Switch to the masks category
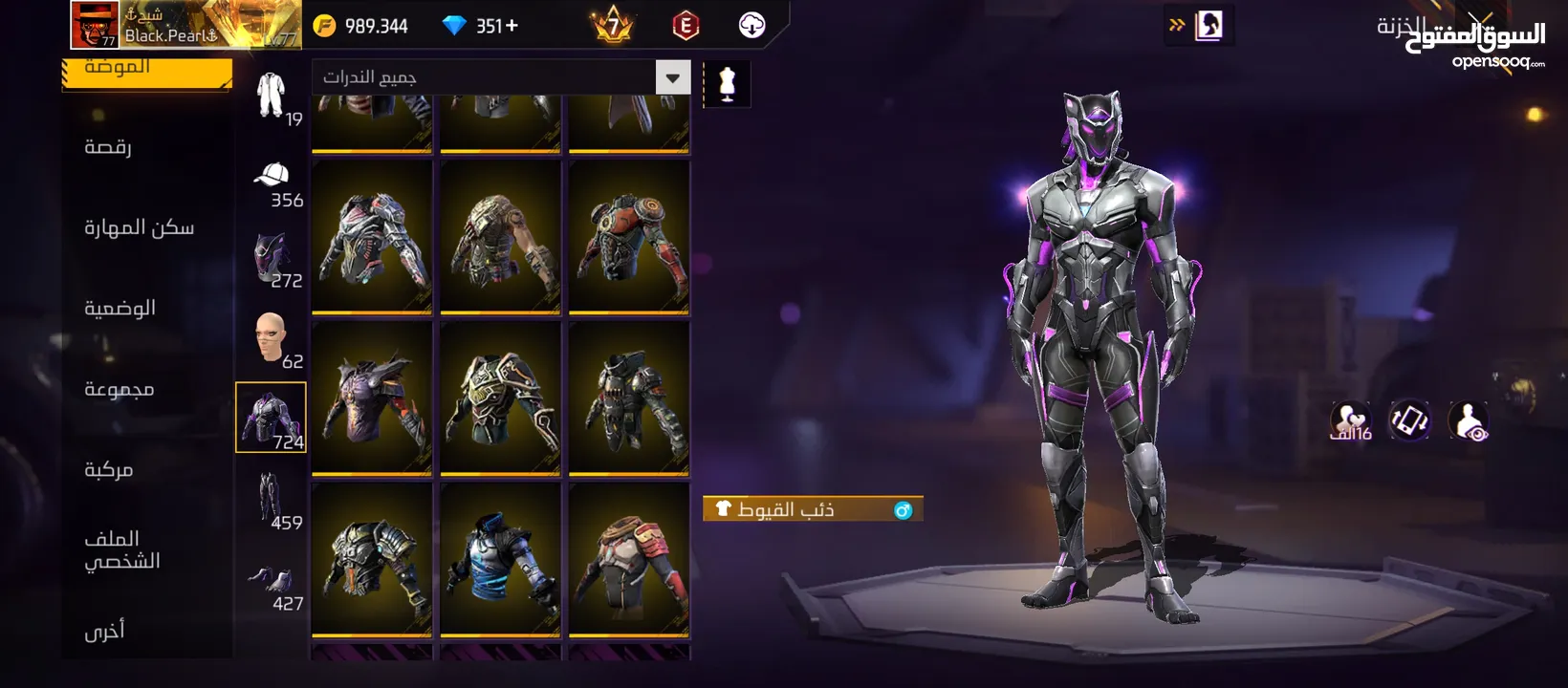 272,259
